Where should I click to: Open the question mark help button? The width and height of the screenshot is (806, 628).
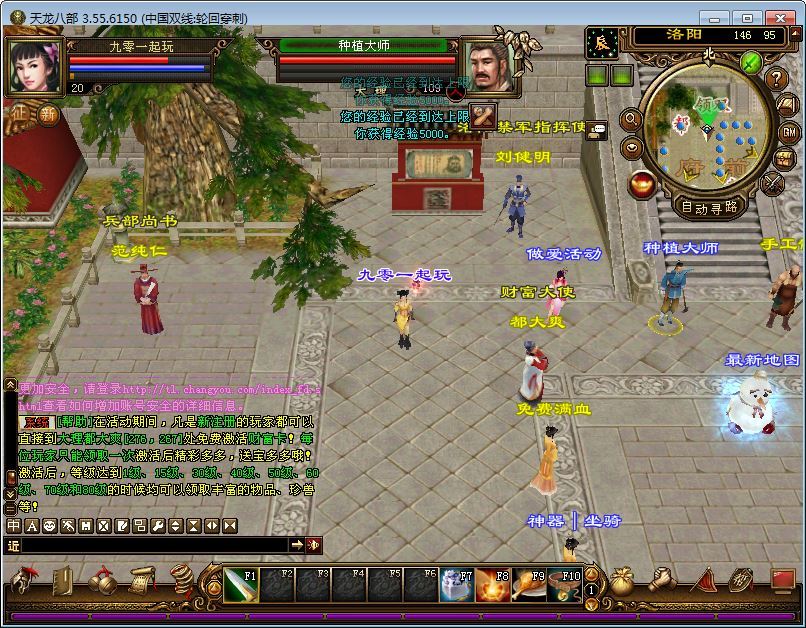[777, 78]
